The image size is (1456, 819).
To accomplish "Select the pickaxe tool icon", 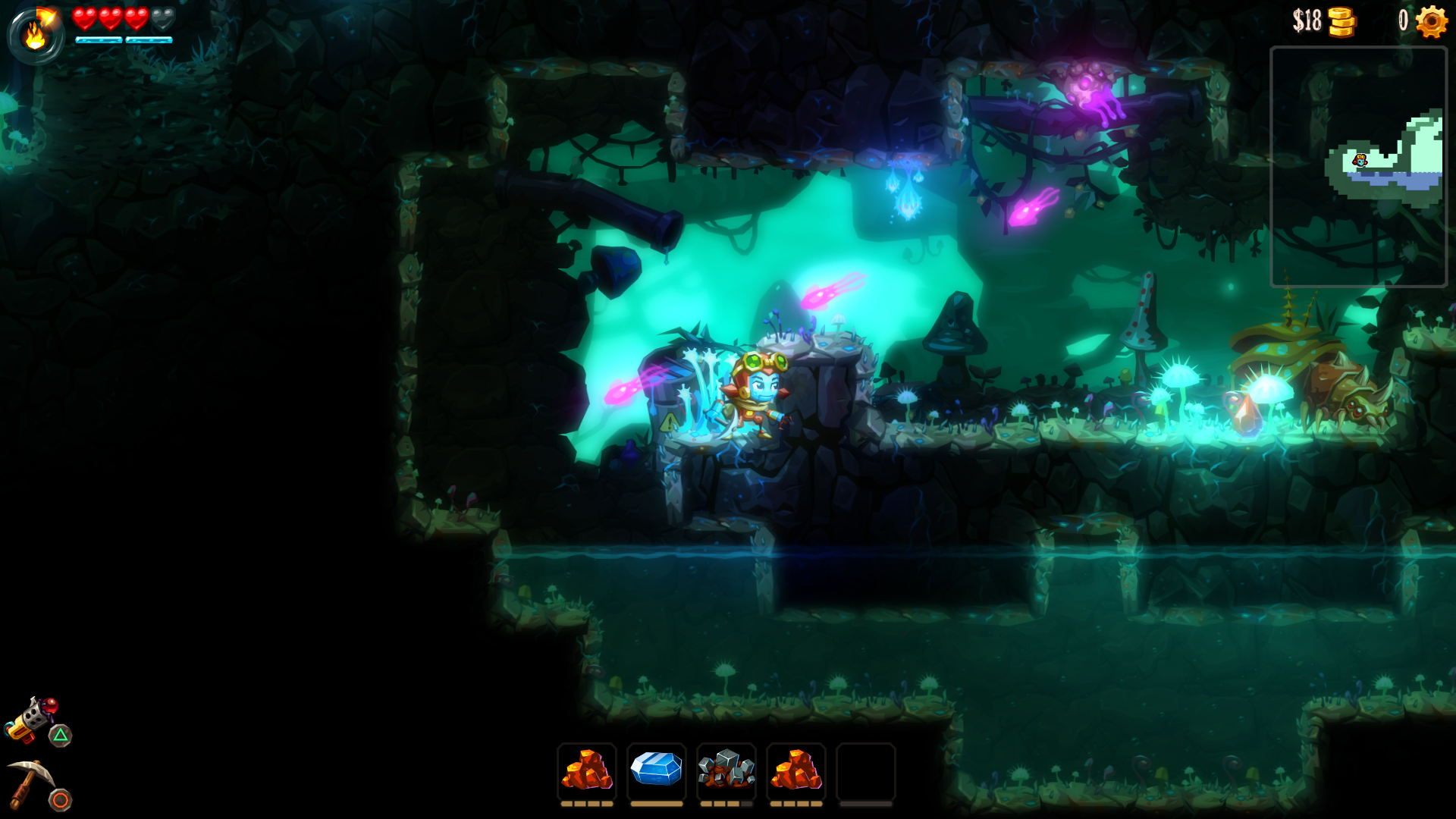I will point(30,783).
